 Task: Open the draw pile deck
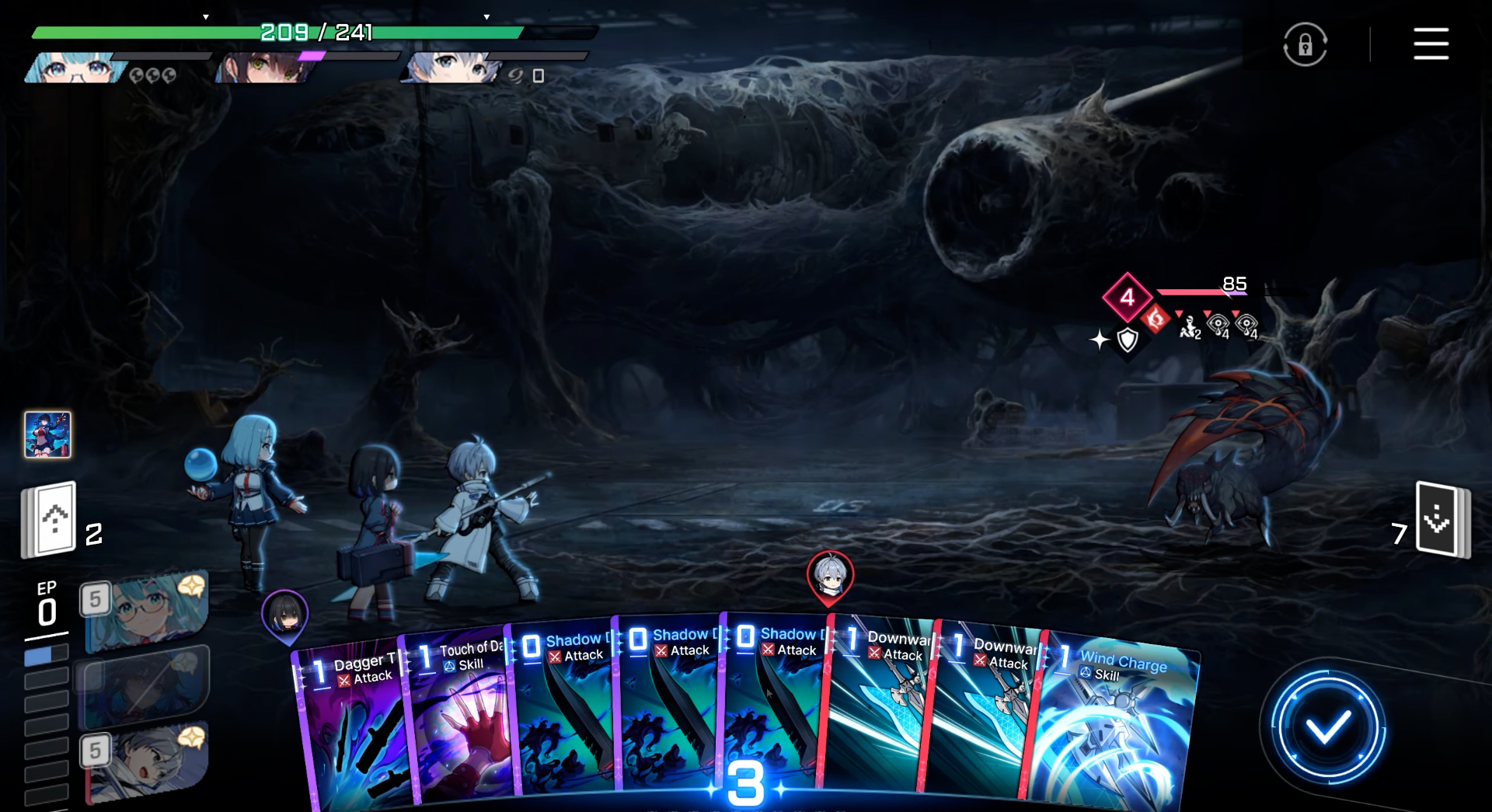(x=49, y=519)
